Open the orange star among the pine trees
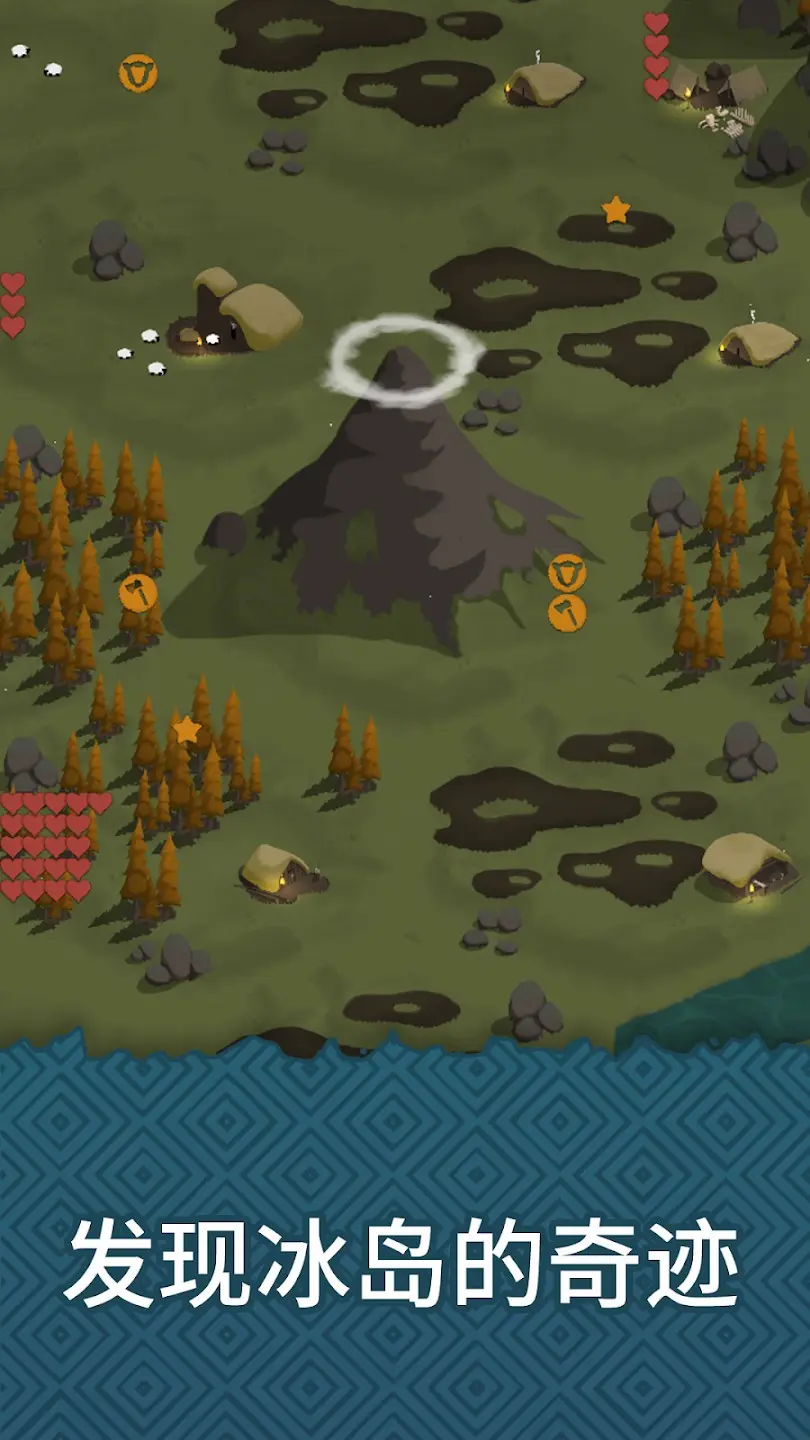Screen dimensions: 810x1440 pos(187,730)
